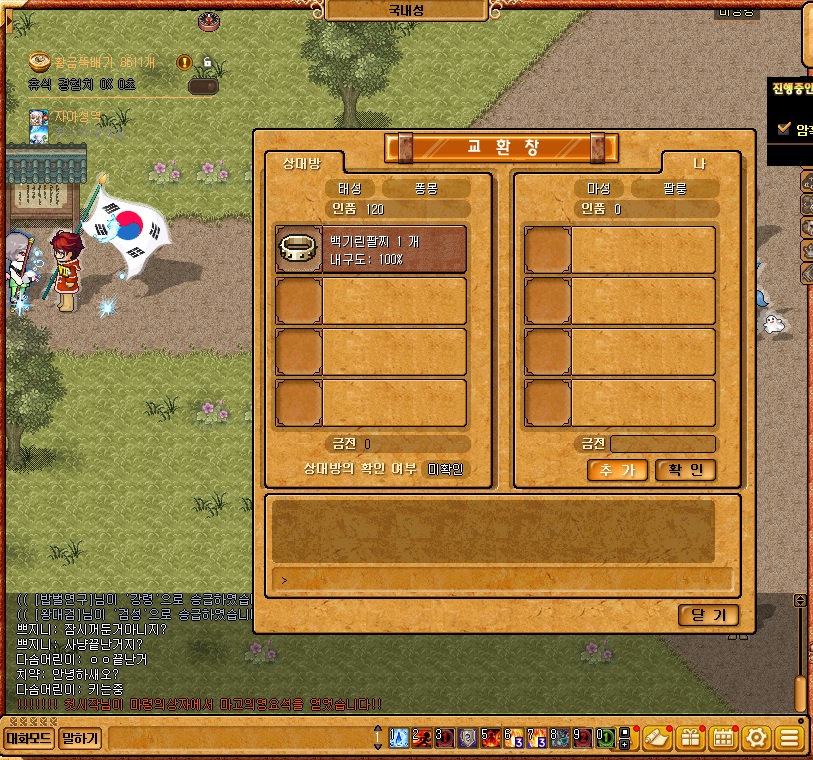
Task: Confirm the trade with 확인 button
Action: tap(686, 471)
